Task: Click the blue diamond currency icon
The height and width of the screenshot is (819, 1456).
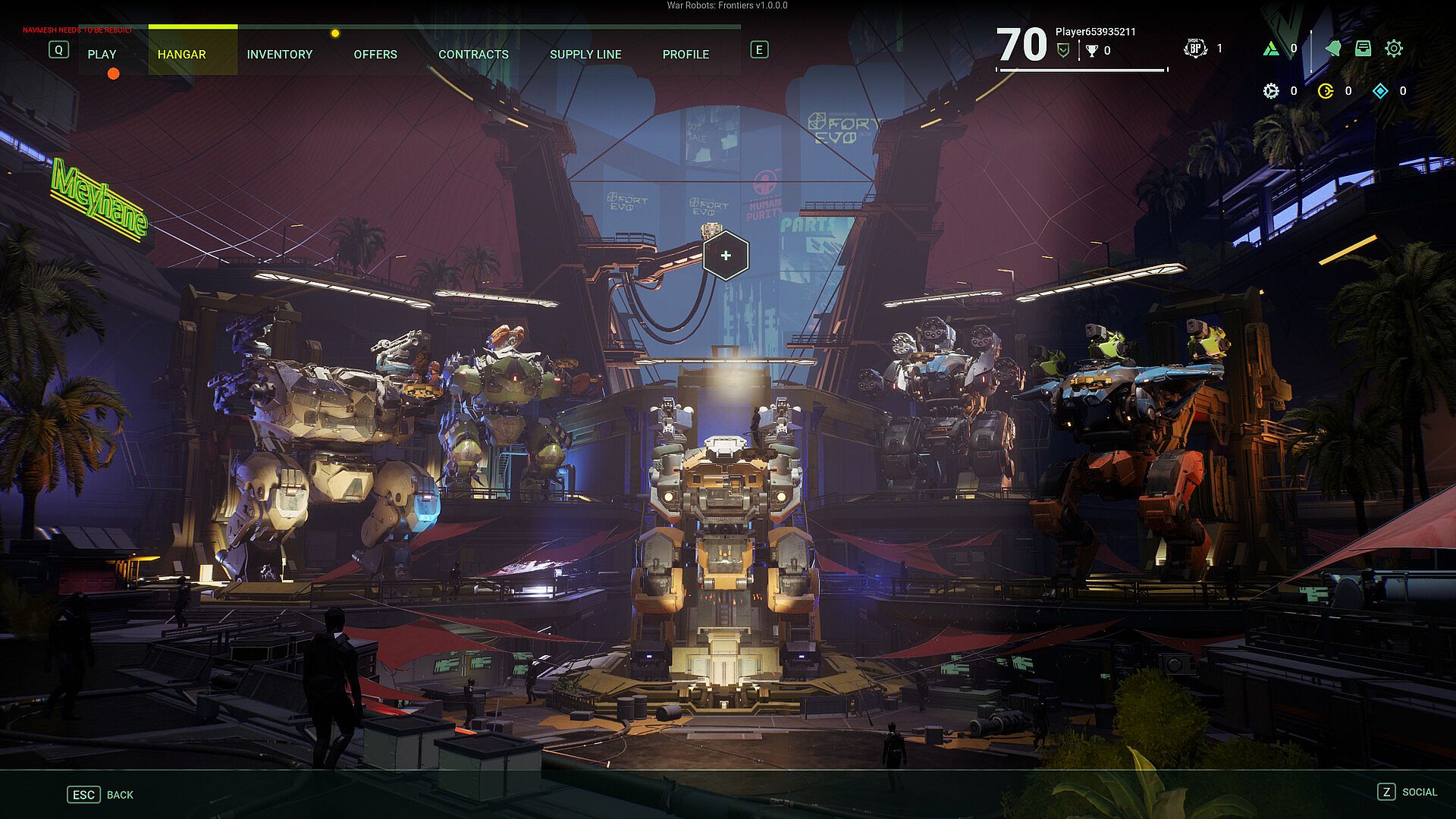Action: pyautogui.click(x=1380, y=91)
